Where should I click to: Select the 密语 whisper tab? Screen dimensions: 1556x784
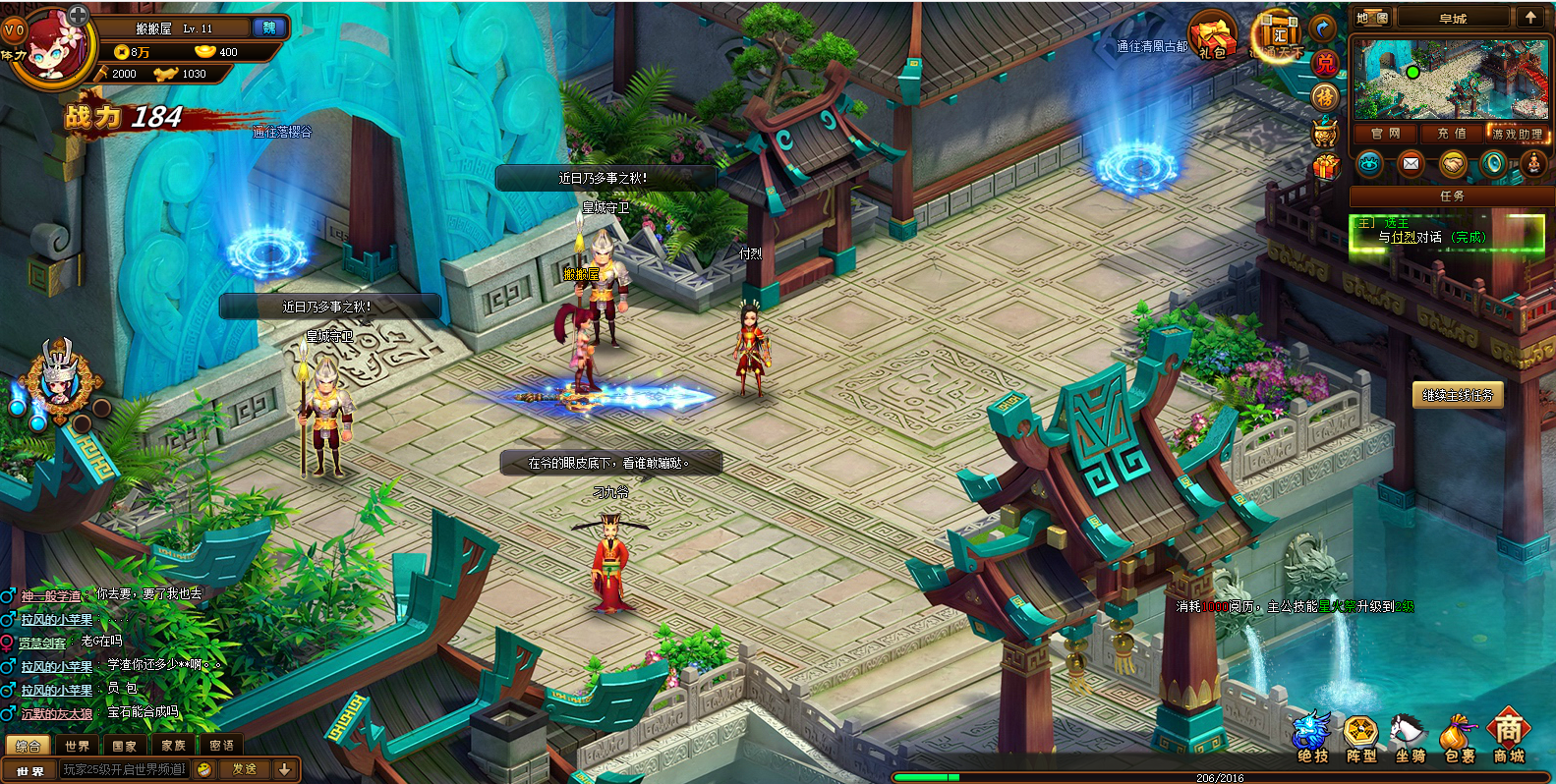[x=221, y=746]
